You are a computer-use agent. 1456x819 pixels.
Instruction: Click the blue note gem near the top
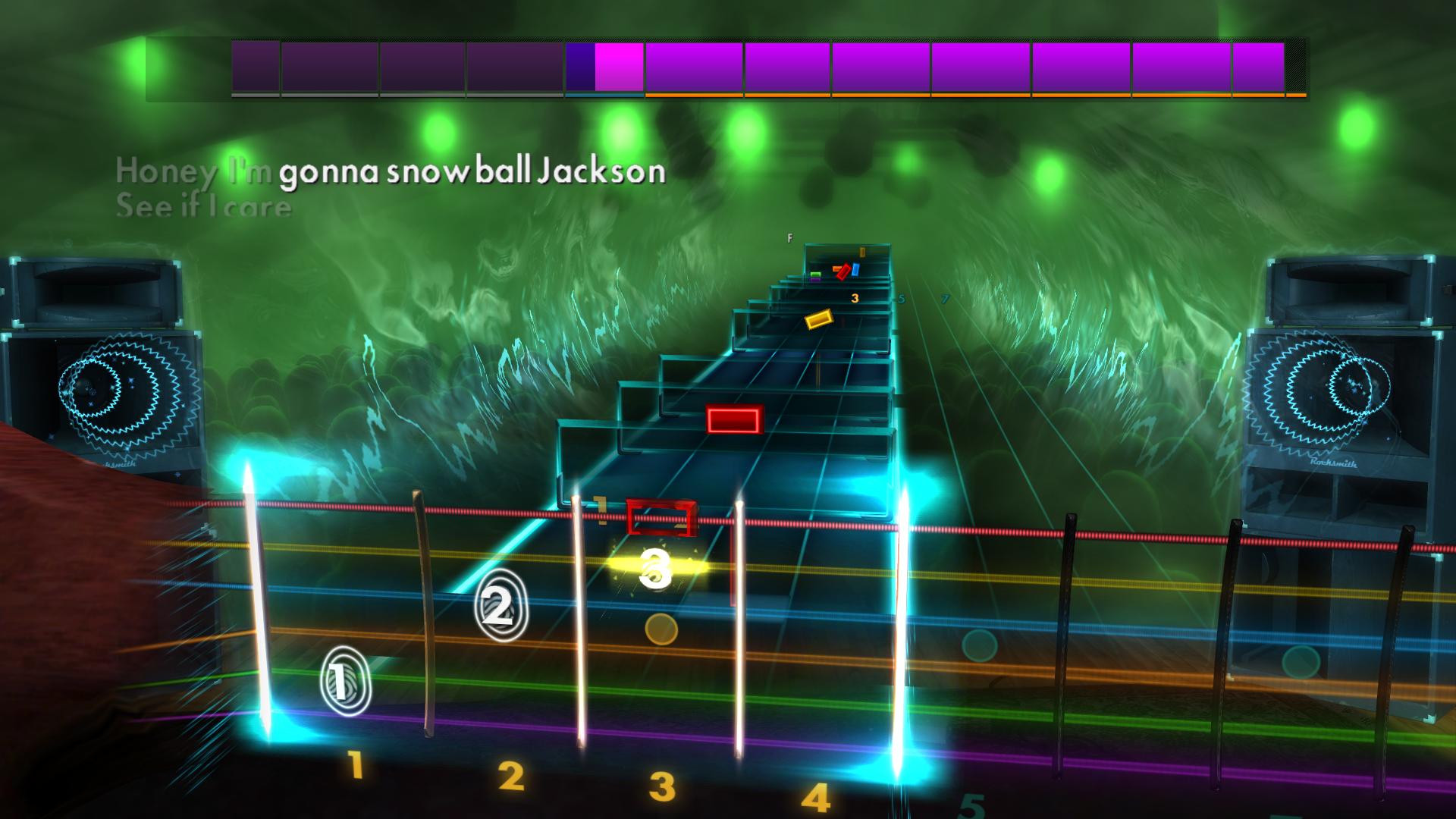click(855, 269)
